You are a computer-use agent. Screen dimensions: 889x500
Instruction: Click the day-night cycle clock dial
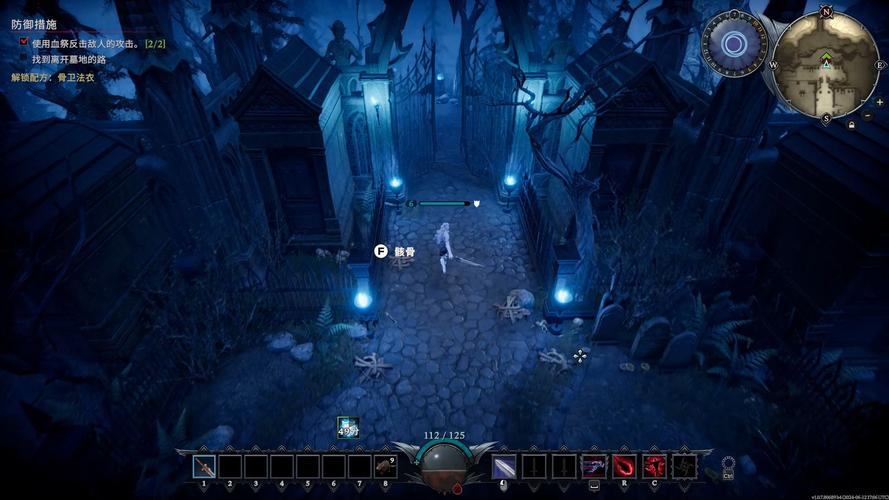735,44
